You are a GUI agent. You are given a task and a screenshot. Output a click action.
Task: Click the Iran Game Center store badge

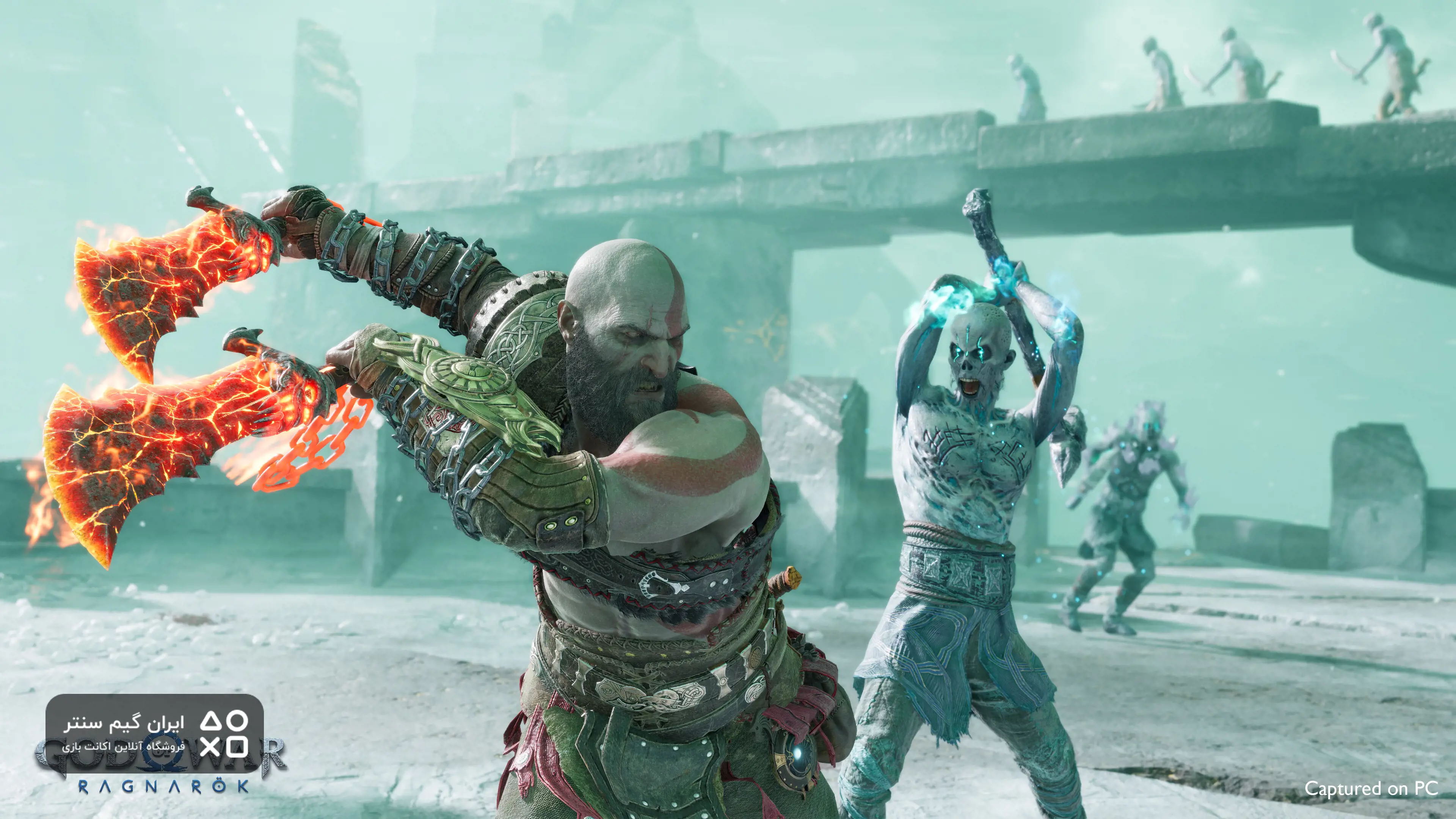click(x=154, y=734)
